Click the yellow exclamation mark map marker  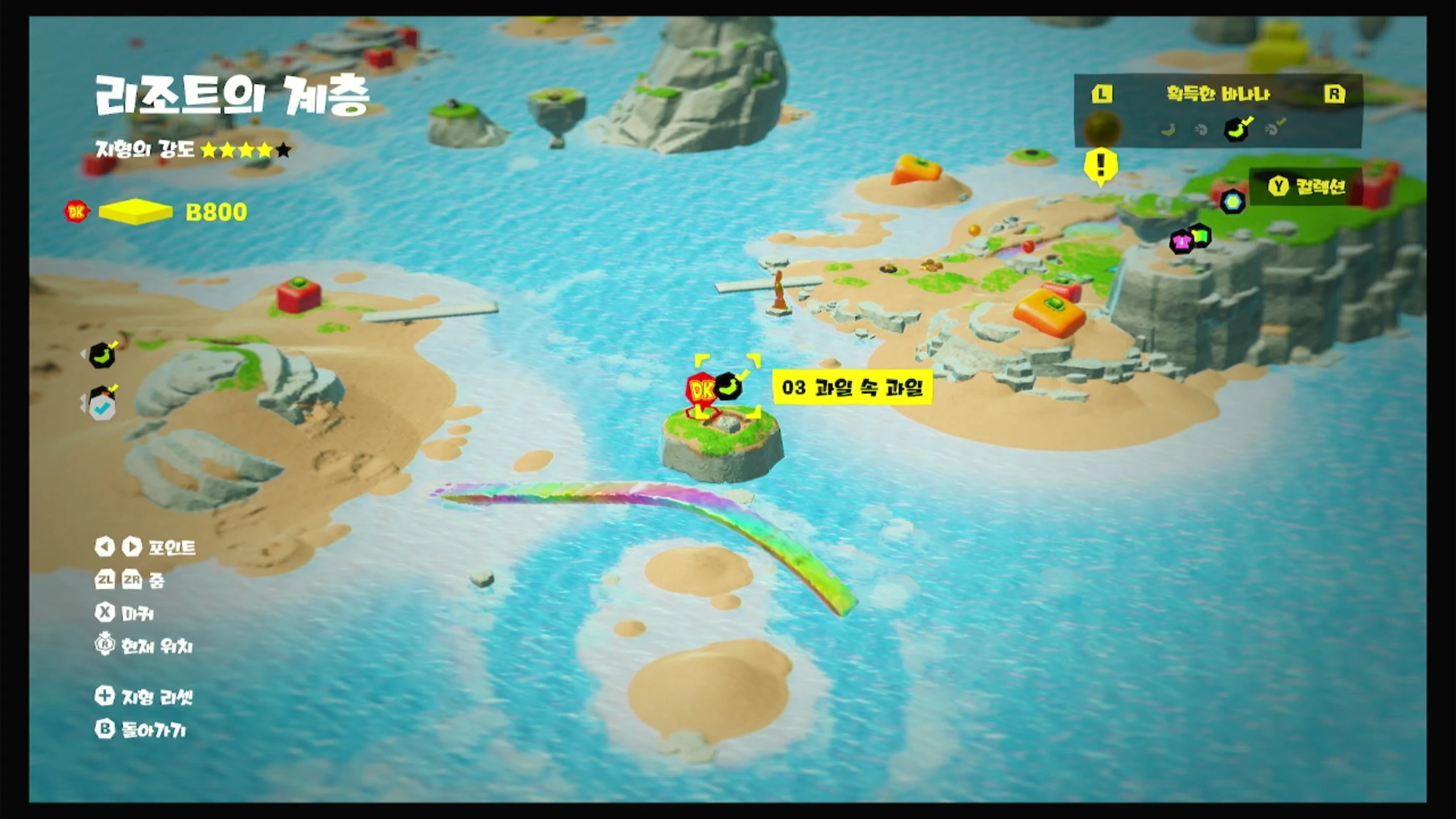click(x=1101, y=166)
